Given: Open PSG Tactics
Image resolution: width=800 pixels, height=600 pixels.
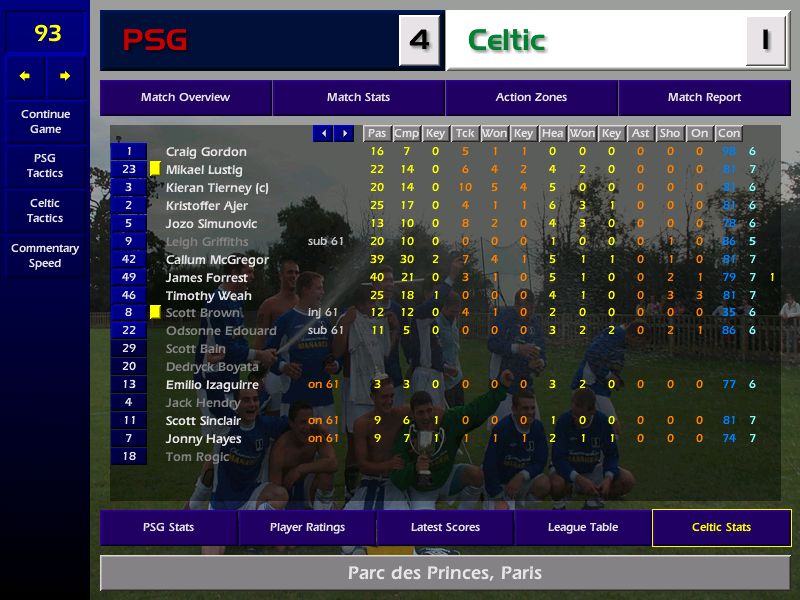Looking at the screenshot, I should (45, 166).
